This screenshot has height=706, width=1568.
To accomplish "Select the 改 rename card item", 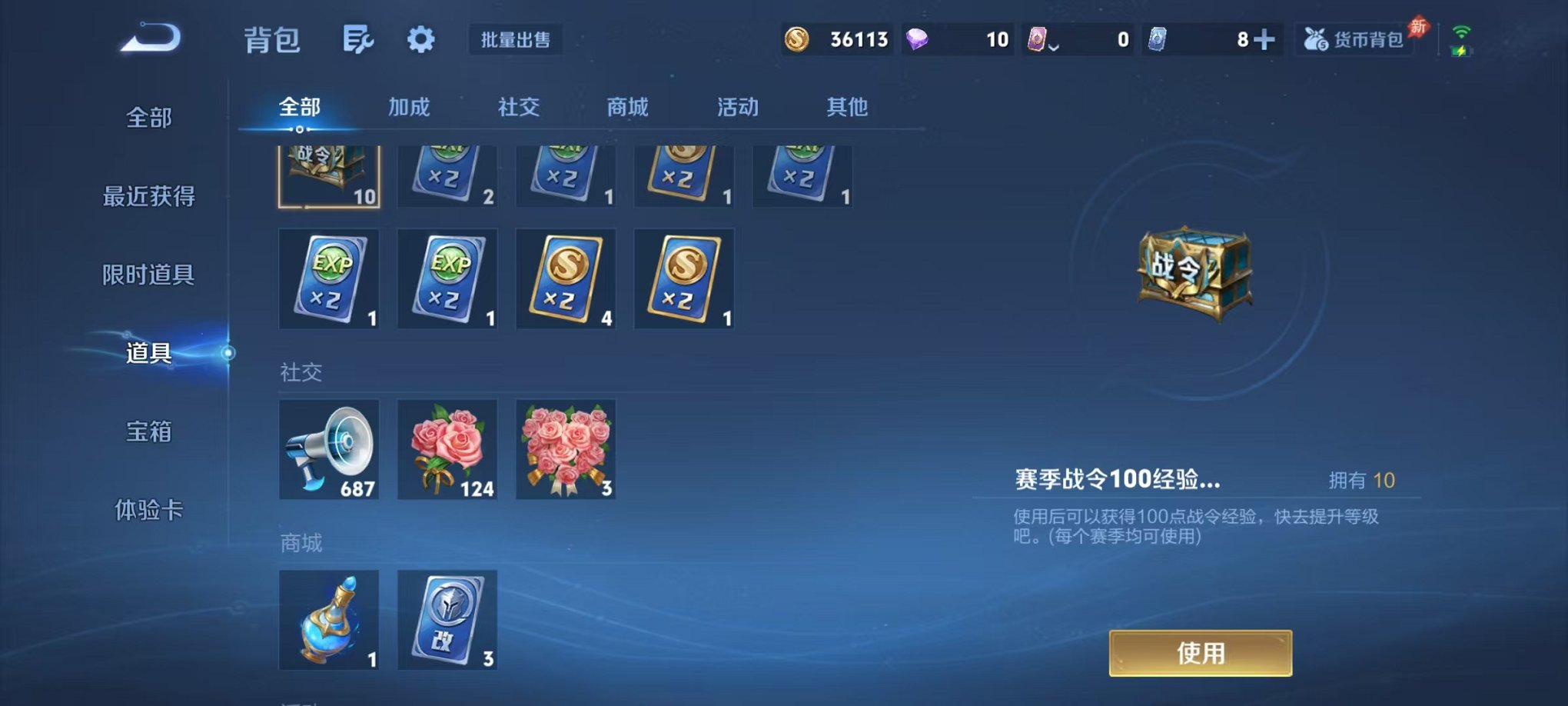I will click(447, 621).
